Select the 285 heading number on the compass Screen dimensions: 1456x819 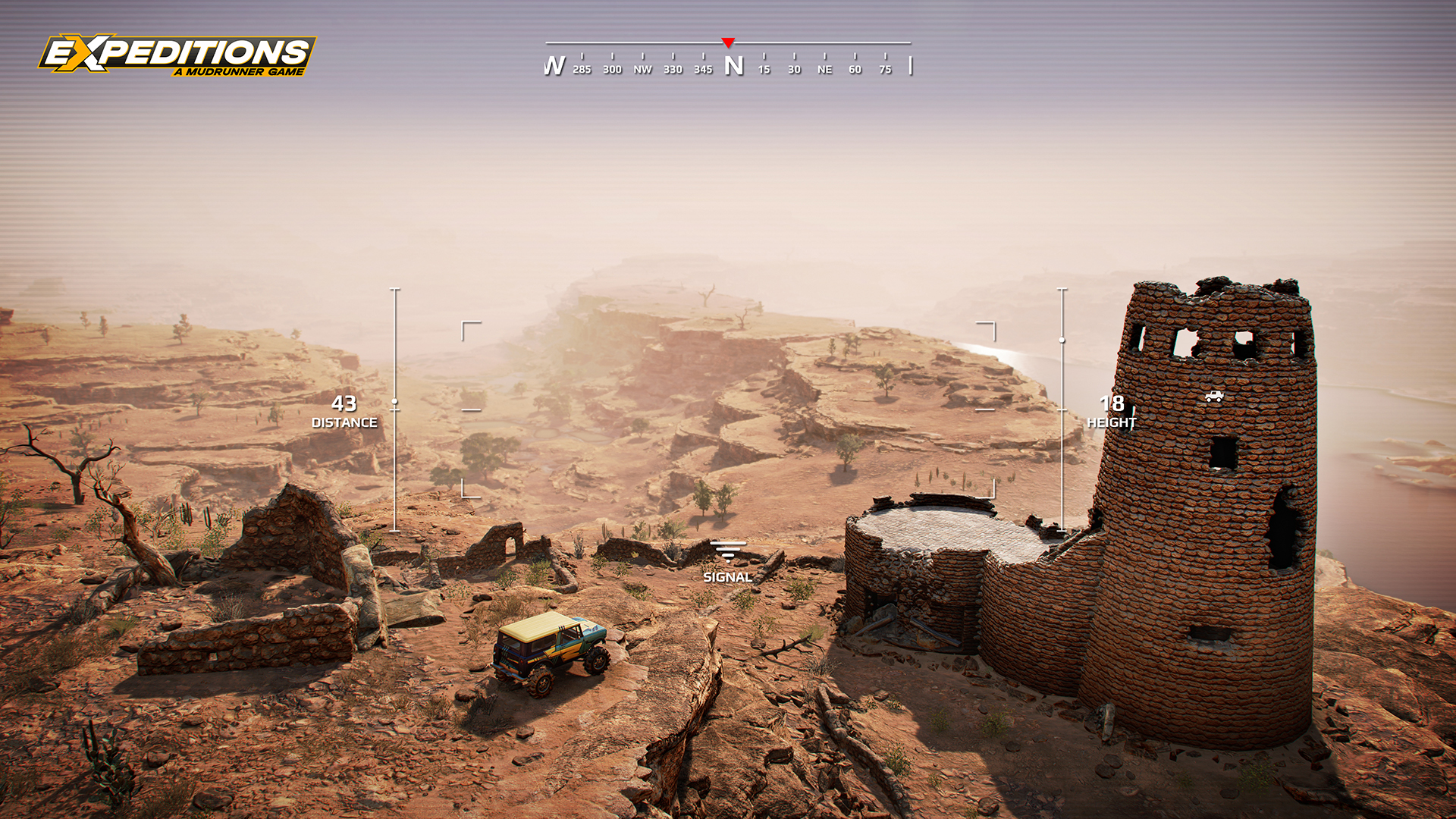click(x=581, y=68)
